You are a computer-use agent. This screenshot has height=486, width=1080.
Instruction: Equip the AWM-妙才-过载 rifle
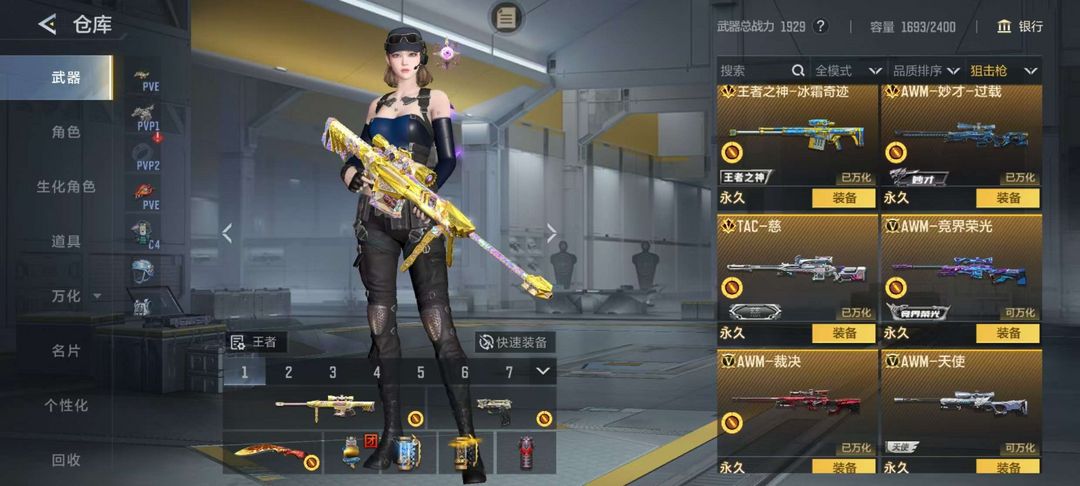(1008, 198)
